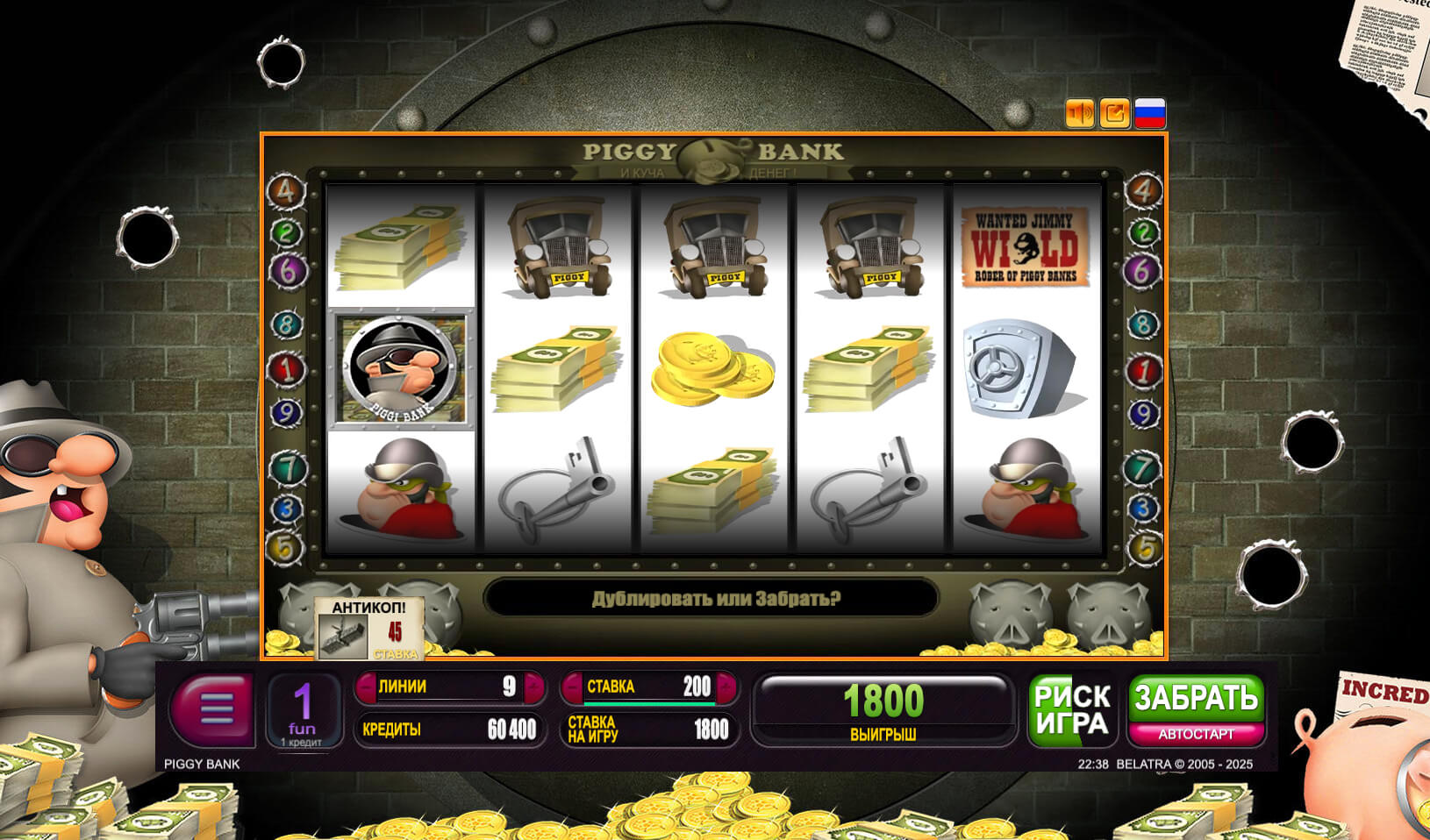The height and width of the screenshot is (840, 1430).
Task: Increase the number of lines (ЛИНИИ)
Action: pos(533,687)
